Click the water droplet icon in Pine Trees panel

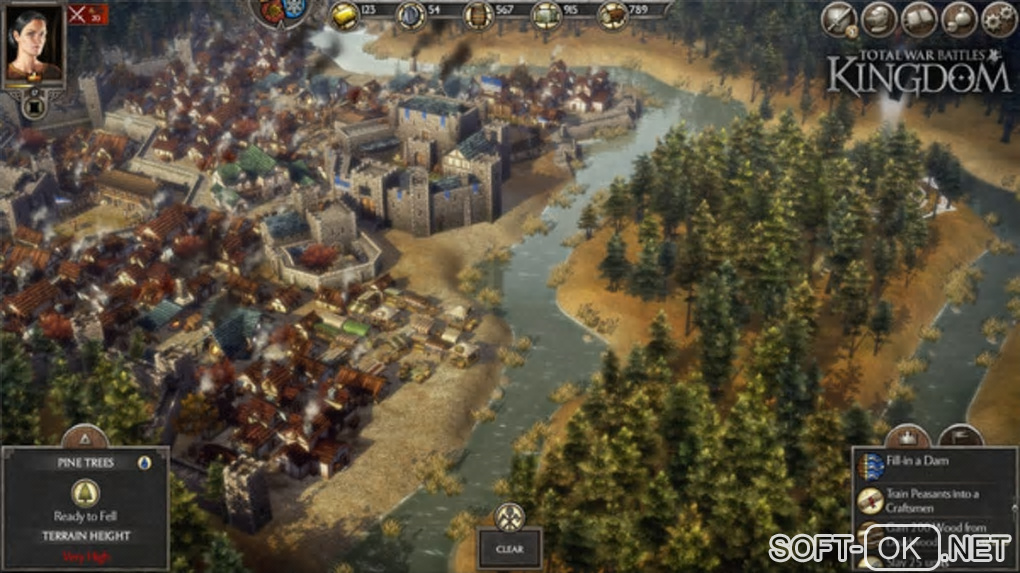point(144,463)
